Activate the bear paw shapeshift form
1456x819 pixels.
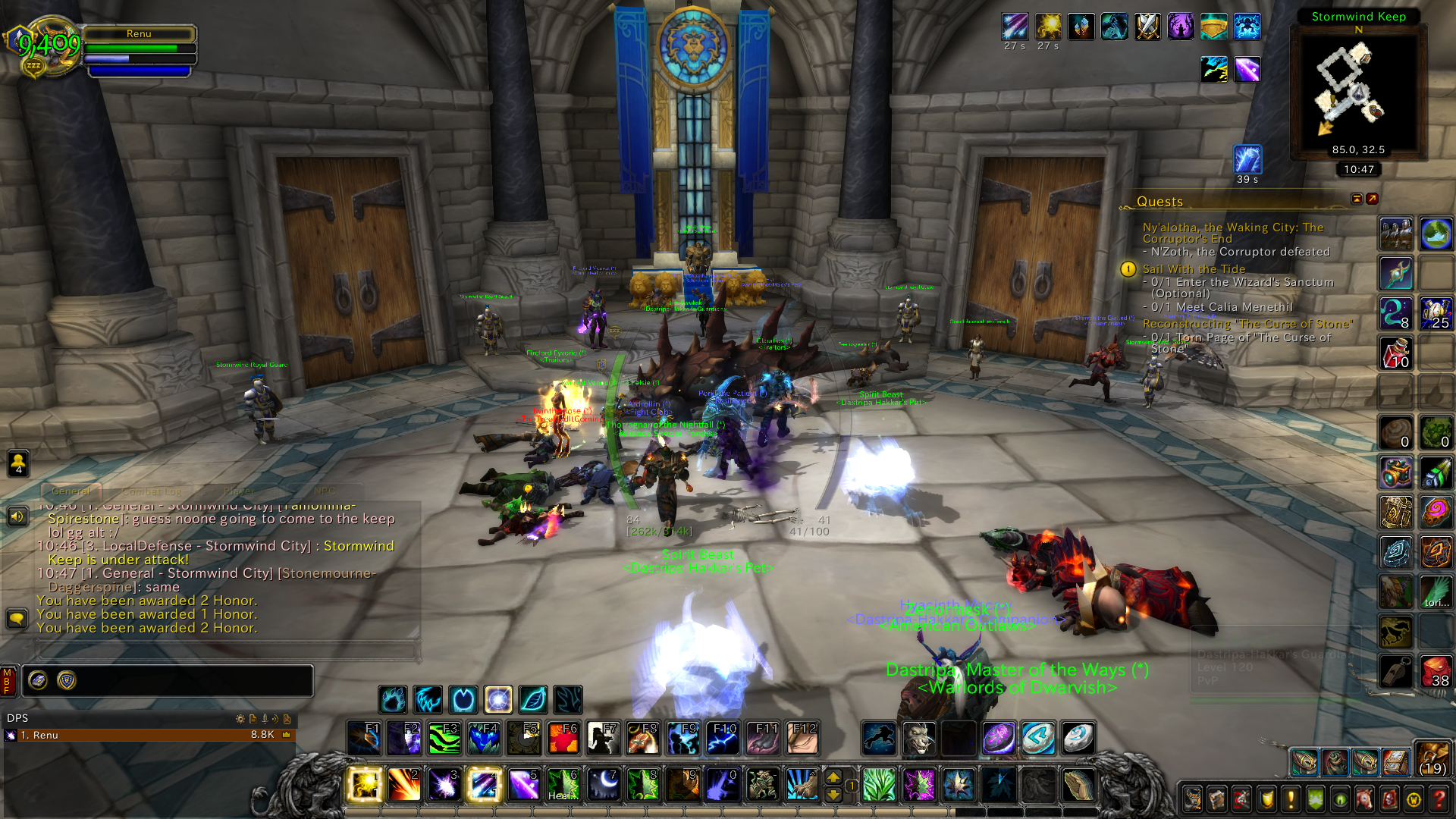tap(393, 699)
